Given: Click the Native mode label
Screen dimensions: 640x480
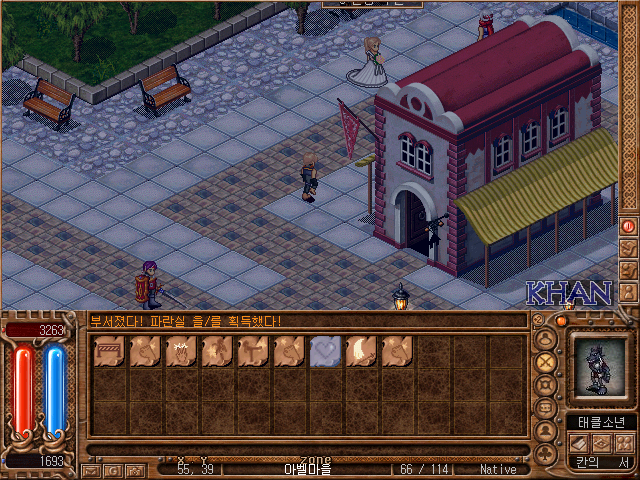Looking at the screenshot, I should point(497,469).
